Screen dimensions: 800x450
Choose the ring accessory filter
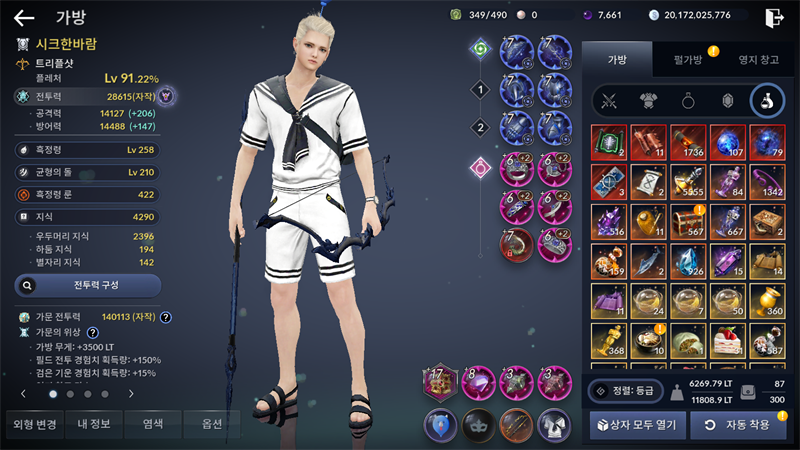(689, 101)
